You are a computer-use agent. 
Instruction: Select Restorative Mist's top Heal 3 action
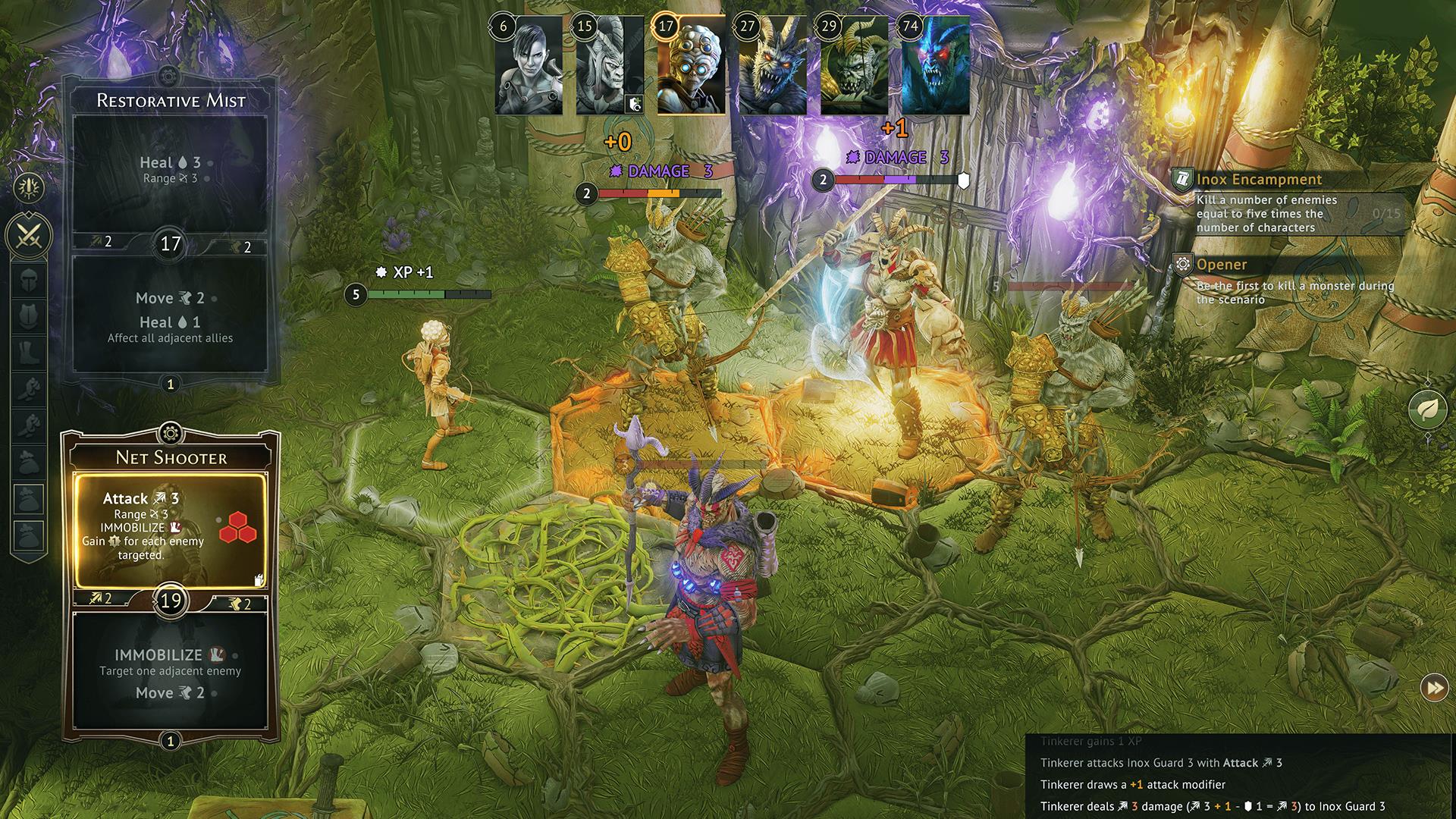(x=170, y=171)
